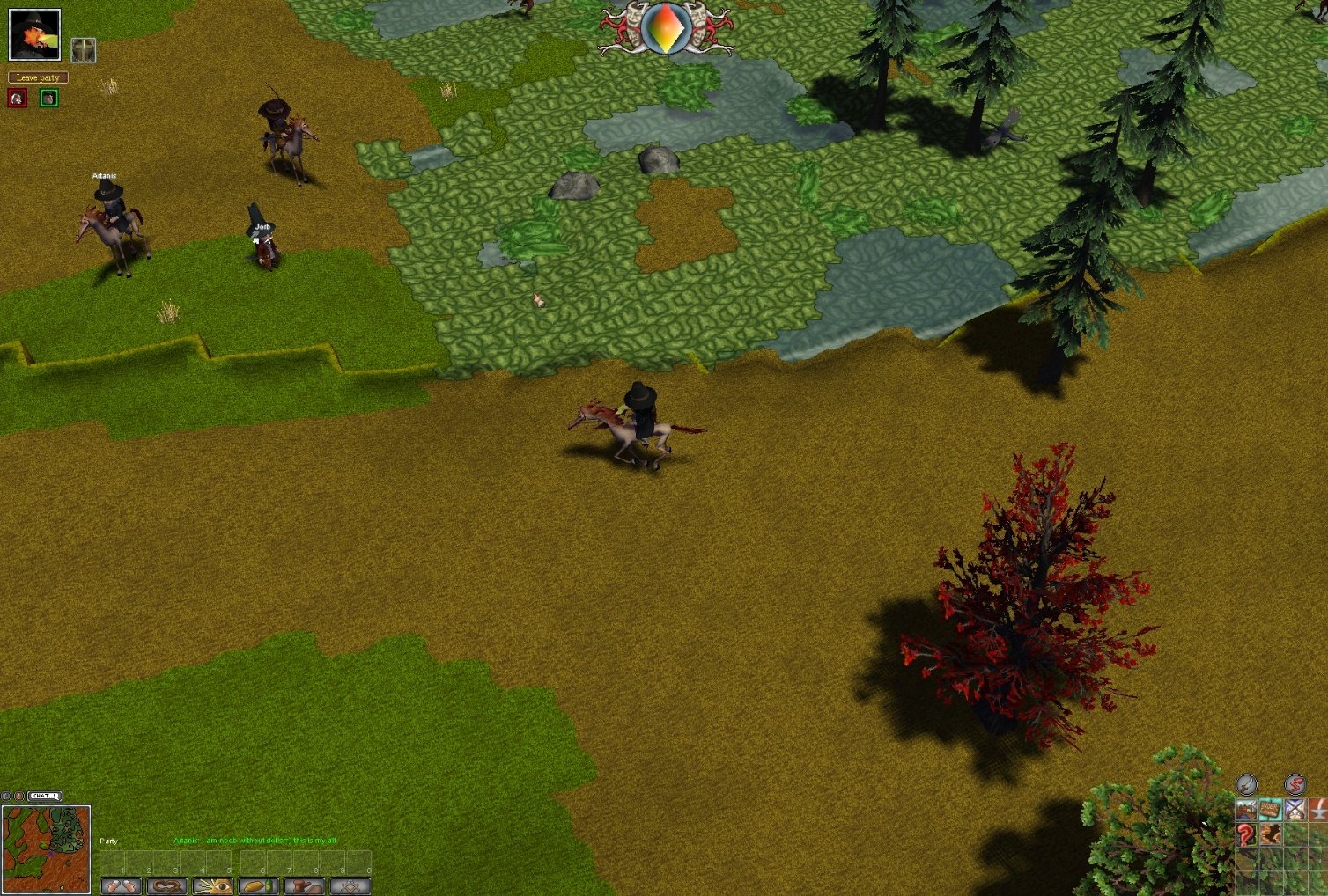Click the round sword icon above the grid
This screenshot has width=1328, height=896.
click(1246, 785)
